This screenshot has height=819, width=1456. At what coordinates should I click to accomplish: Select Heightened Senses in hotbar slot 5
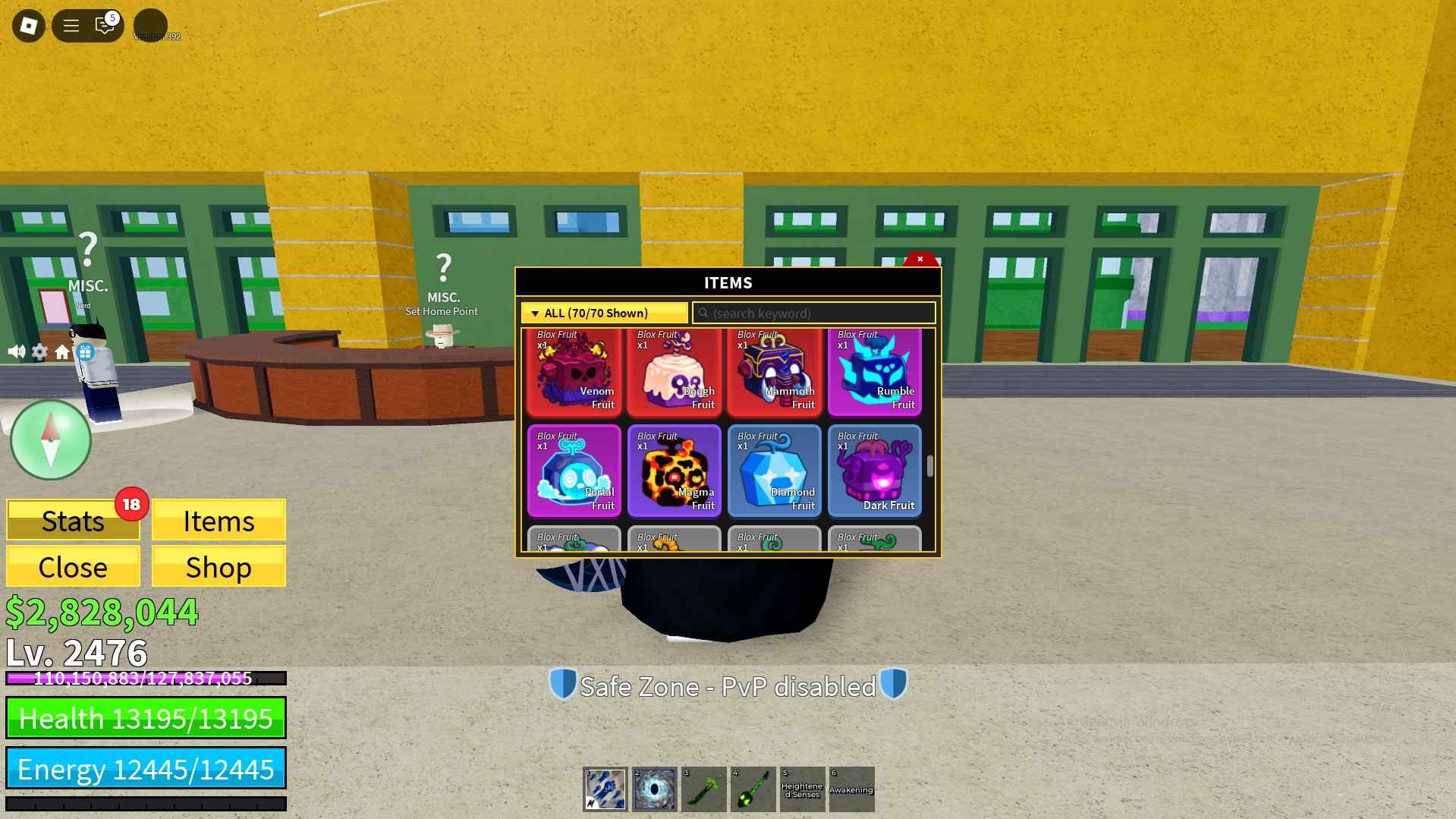(x=802, y=789)
